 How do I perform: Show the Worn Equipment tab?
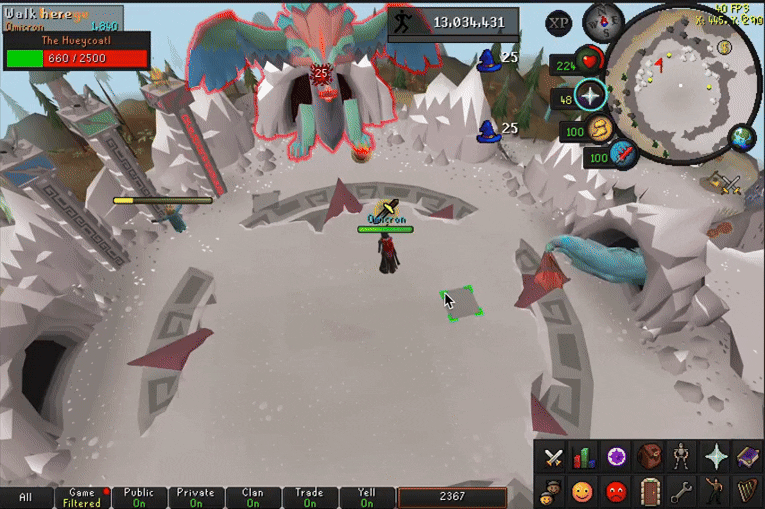(682, 458)
